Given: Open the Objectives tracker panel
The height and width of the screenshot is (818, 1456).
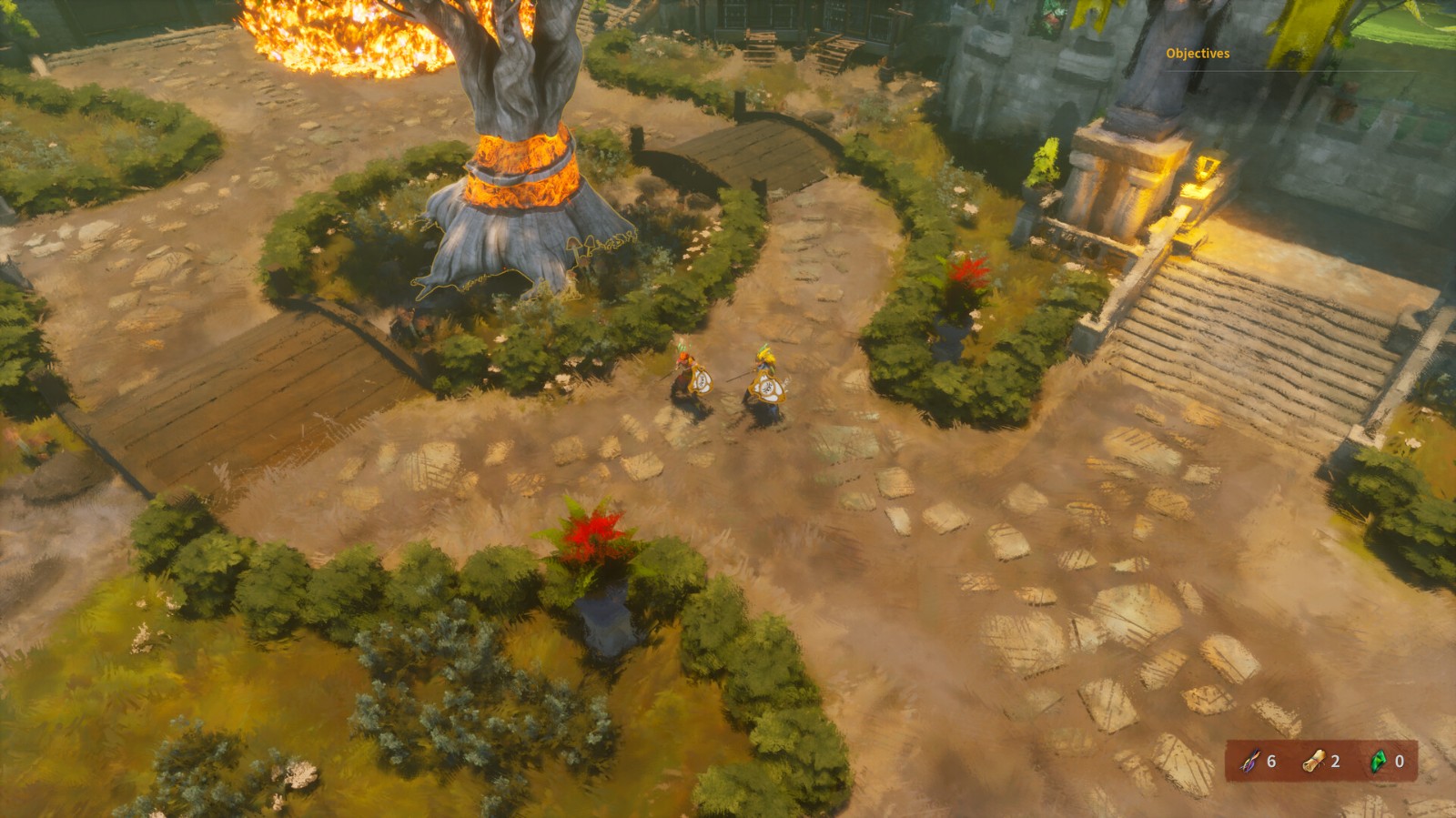Looking at the screenshot, I should tap(1198, 54).
